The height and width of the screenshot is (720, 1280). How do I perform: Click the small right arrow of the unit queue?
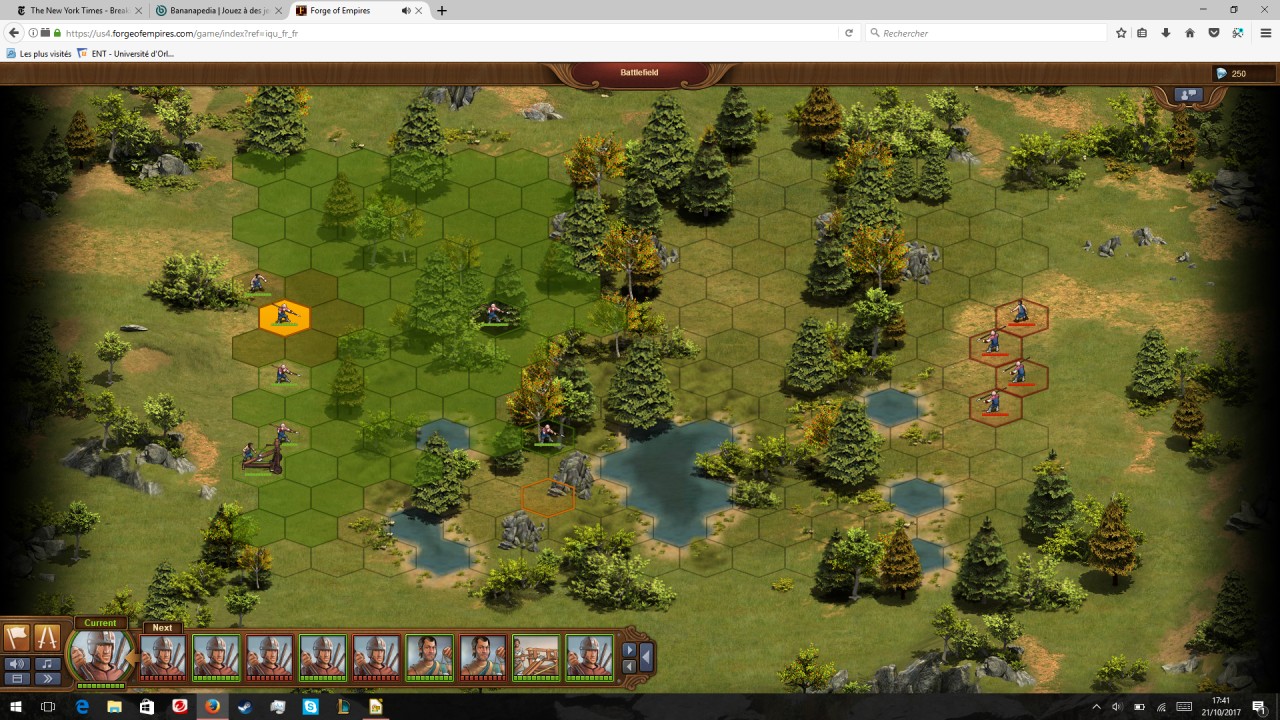coord(629,650)
